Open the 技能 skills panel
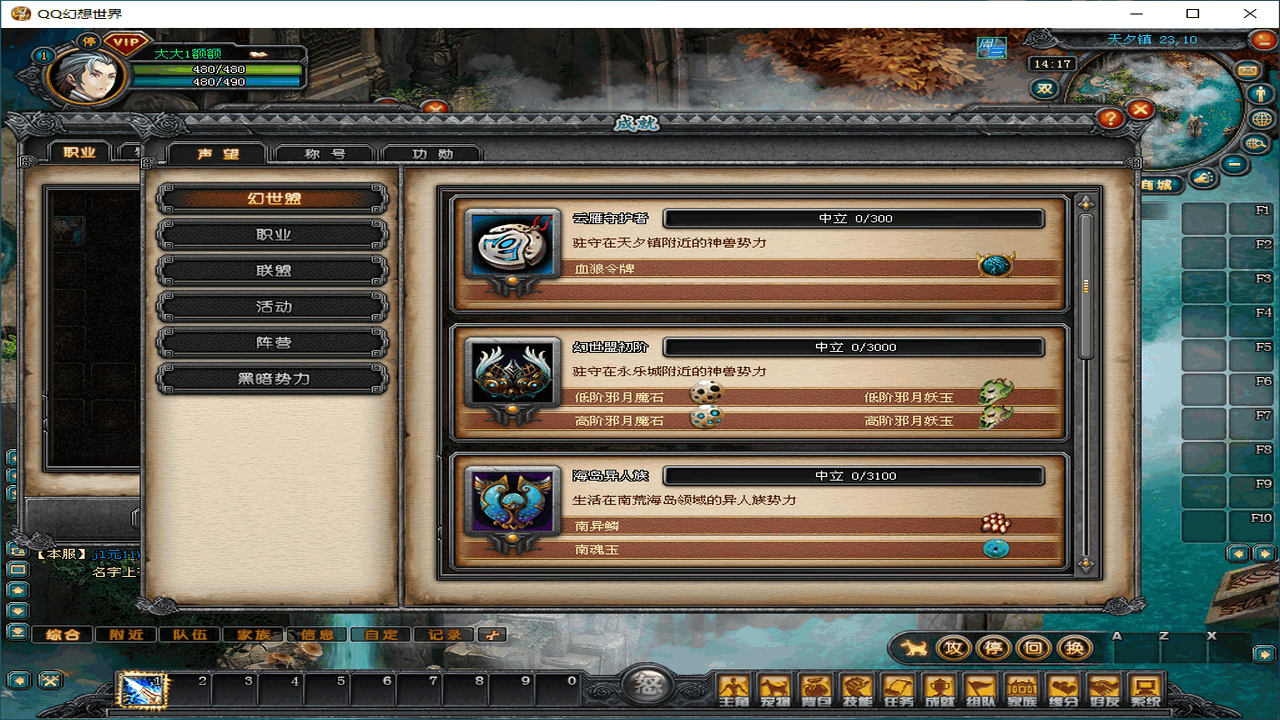1280x720 pixels. tap(857, 688)
